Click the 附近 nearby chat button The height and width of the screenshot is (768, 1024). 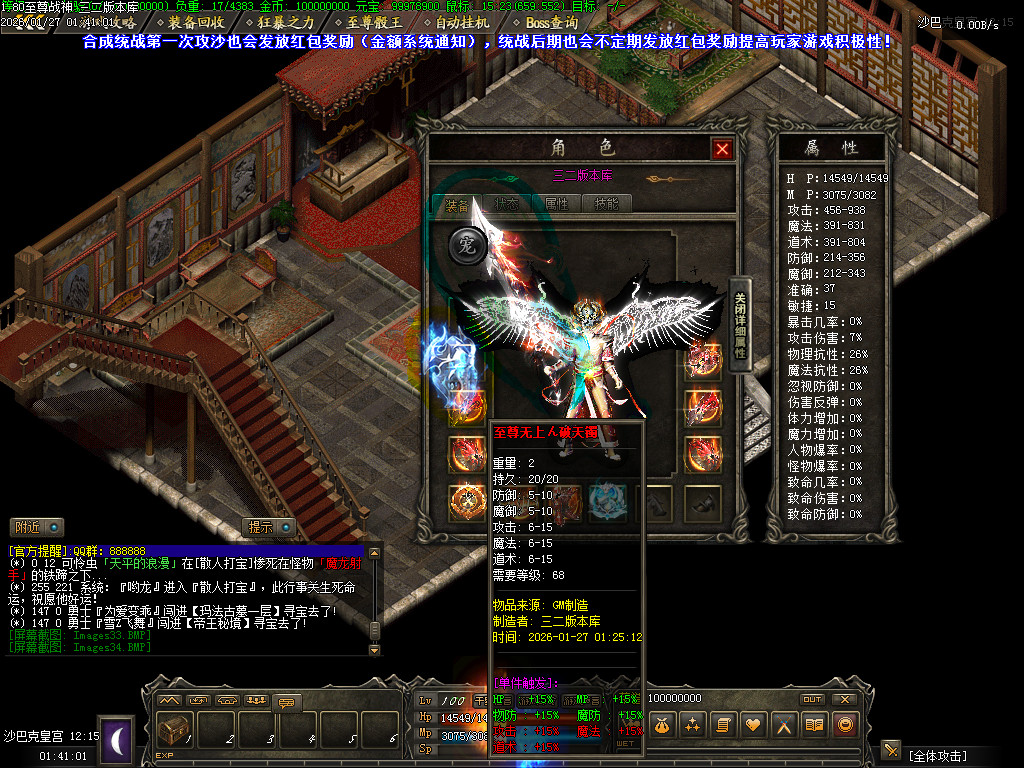(37, 527)
